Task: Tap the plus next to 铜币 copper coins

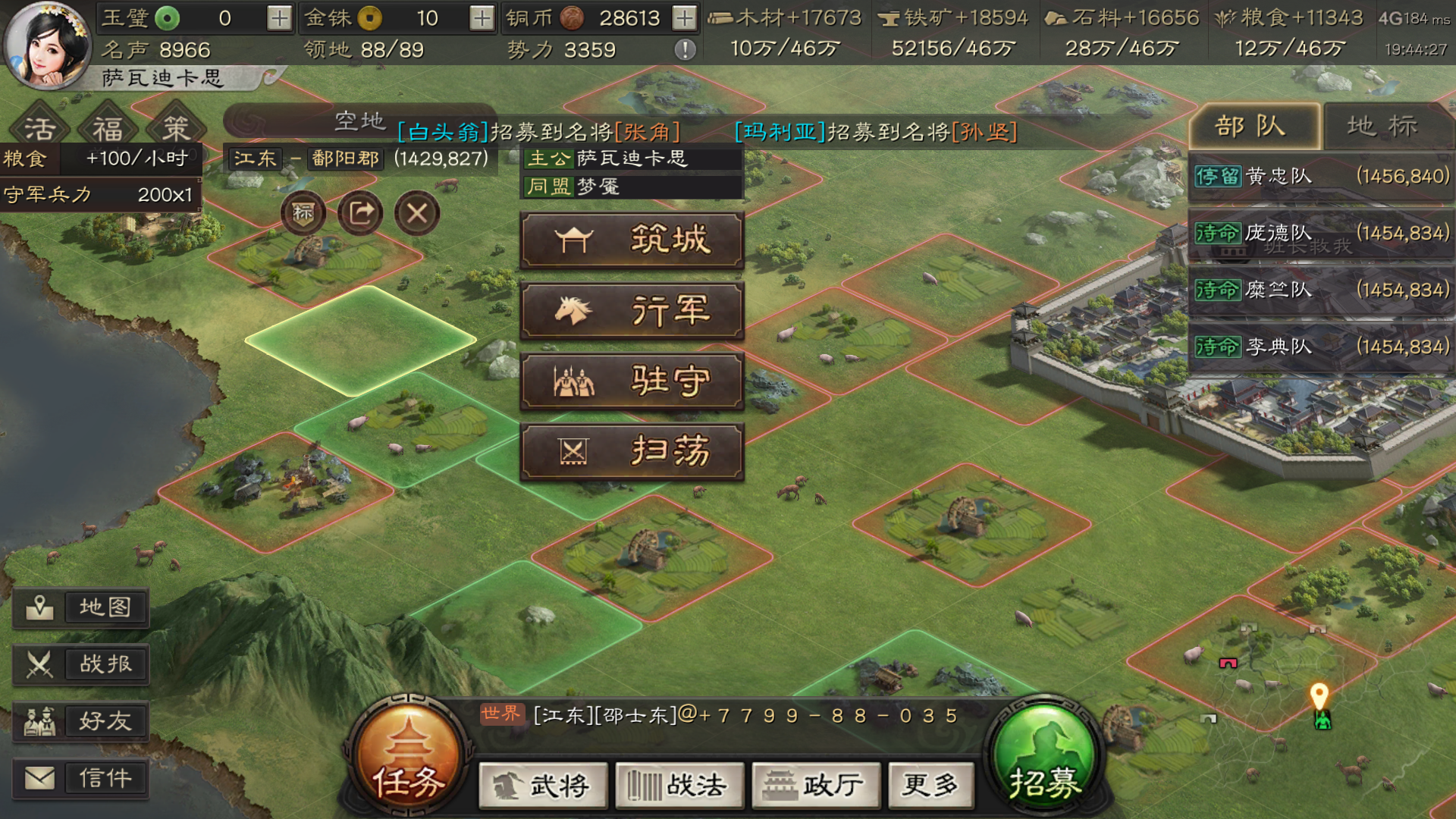Action: coord(682,17)
